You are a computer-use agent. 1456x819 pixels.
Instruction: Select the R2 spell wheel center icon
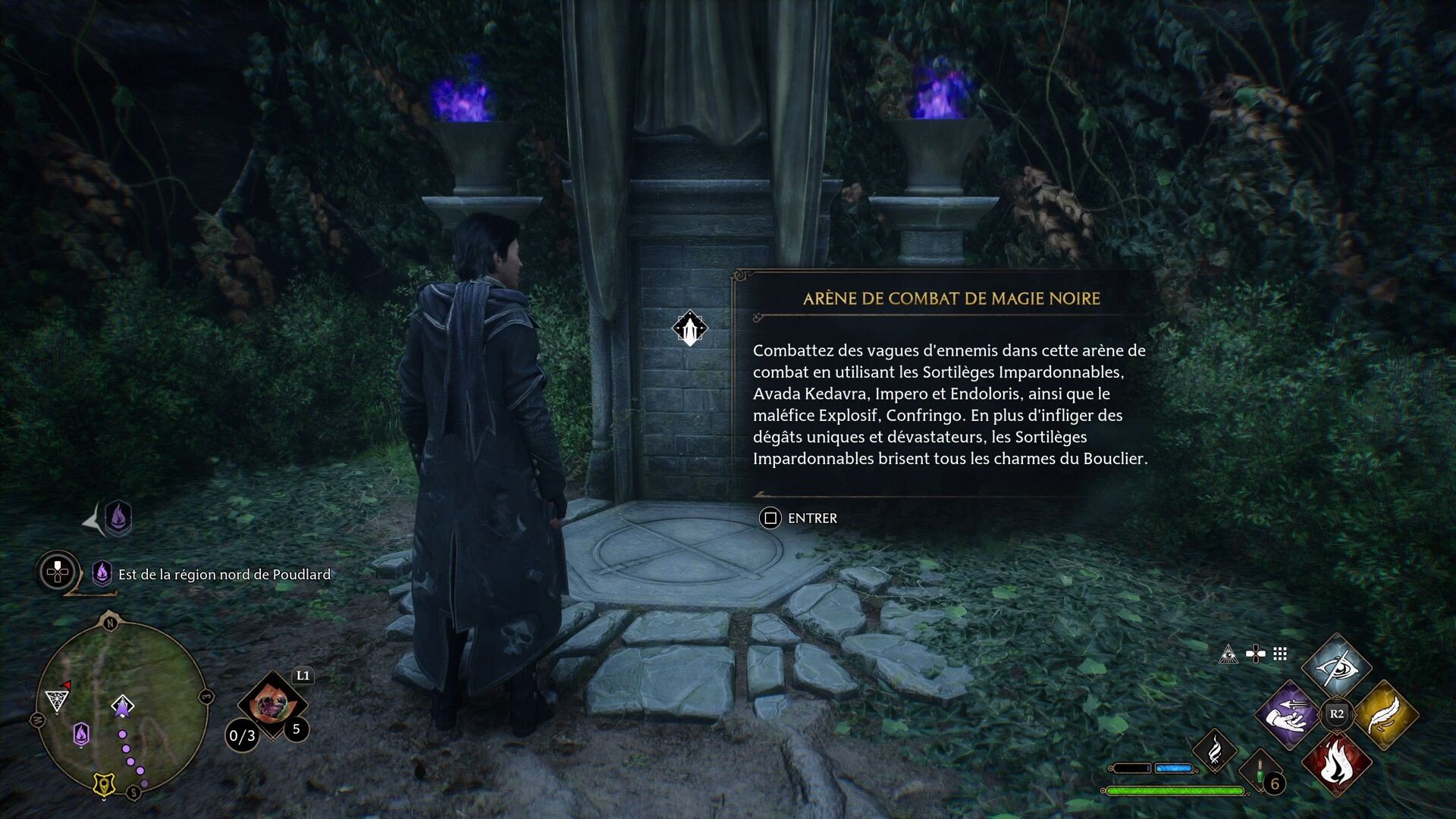click(1337, 713)
